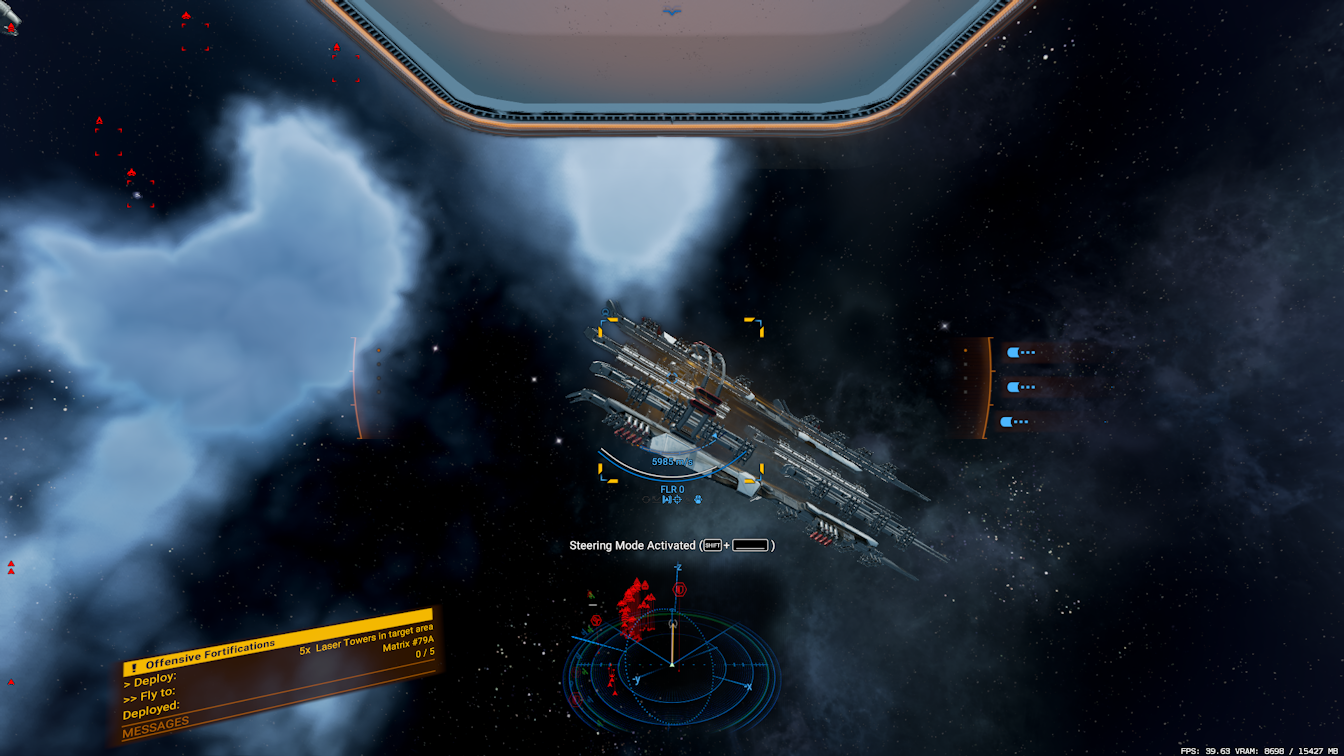The height and width of the screenshot is (756, 1344).
Task: Toggle the blue paw icon below FLR
Action: coord(697,499)
